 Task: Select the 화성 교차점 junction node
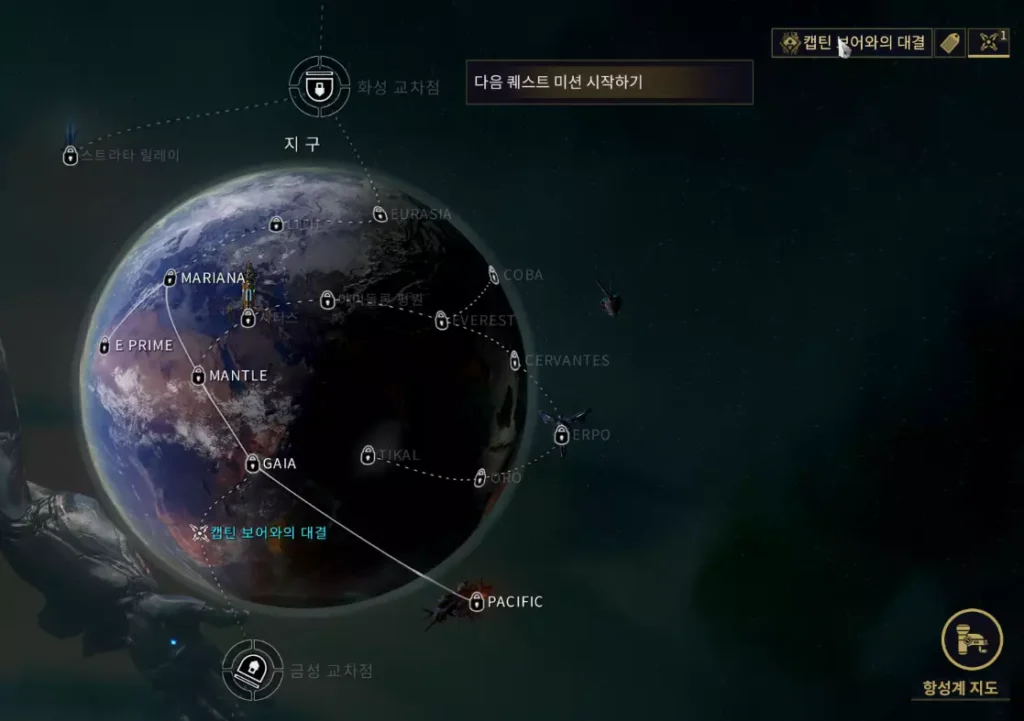pos(318,87)
